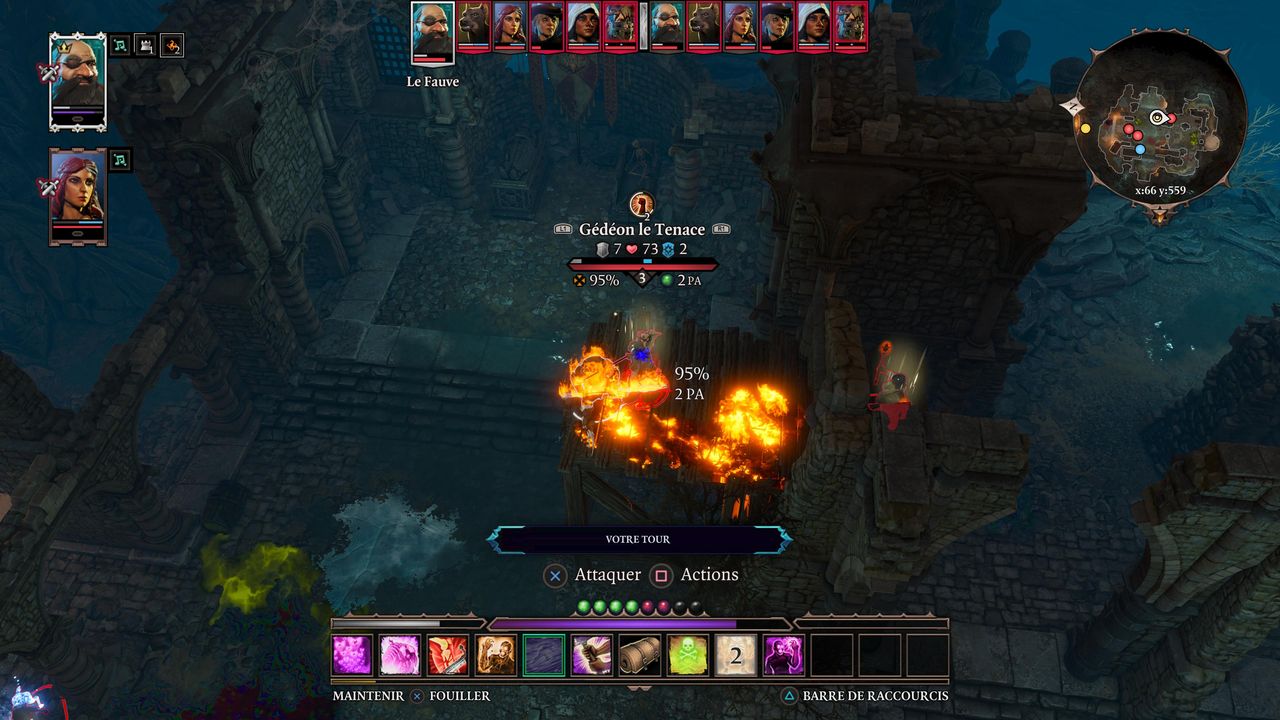Activate the pink bubble cluster skill

352,655
